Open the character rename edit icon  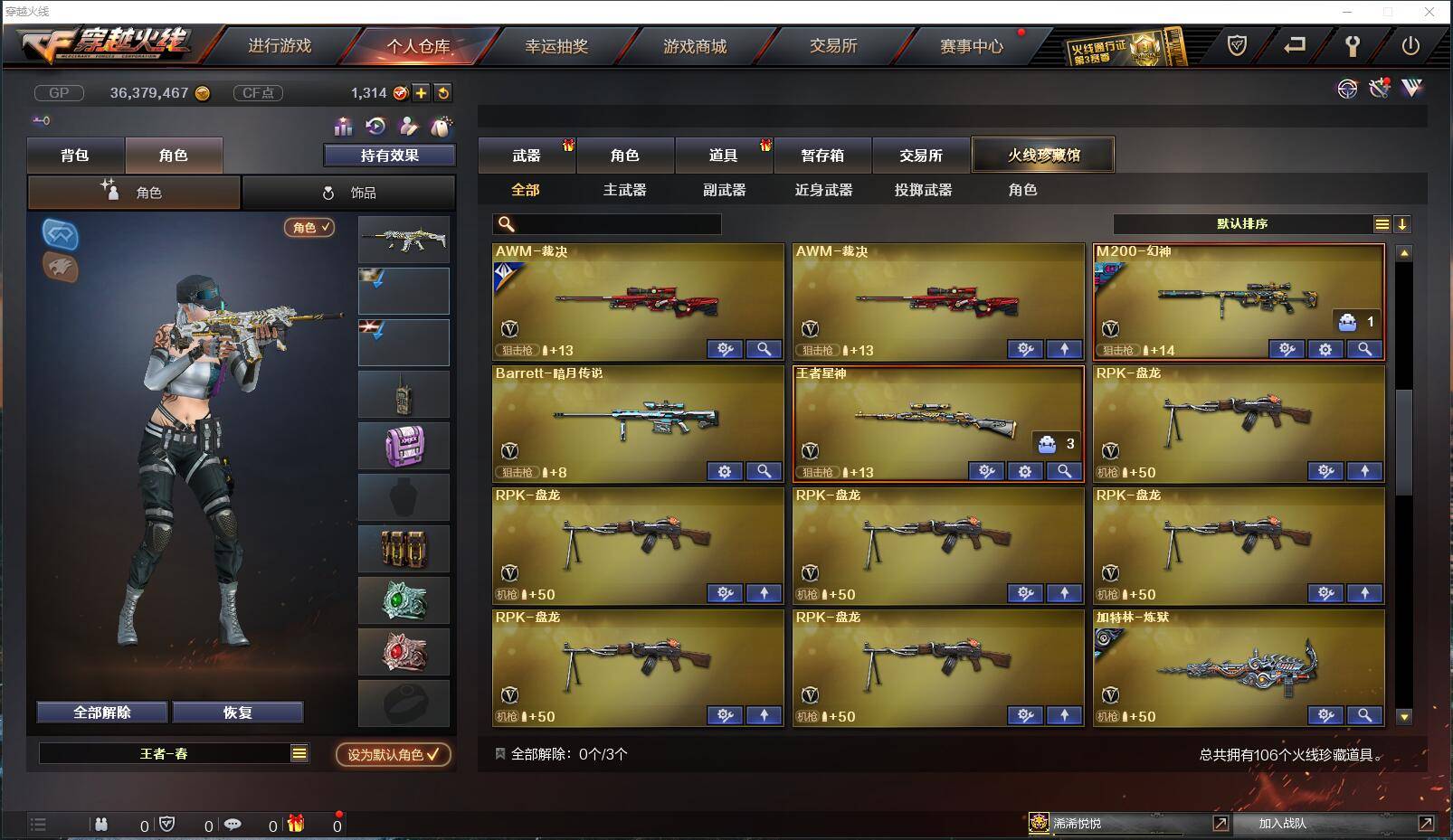407,127
